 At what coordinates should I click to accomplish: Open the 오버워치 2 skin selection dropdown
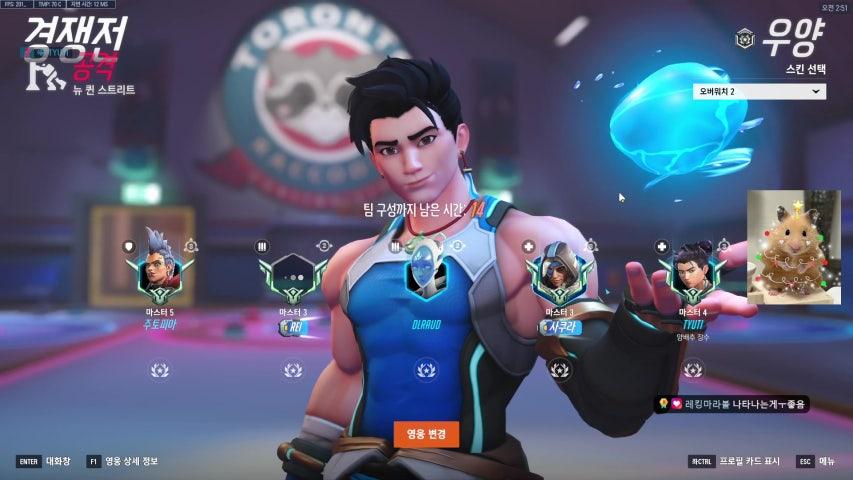click(x=759, y=91)
